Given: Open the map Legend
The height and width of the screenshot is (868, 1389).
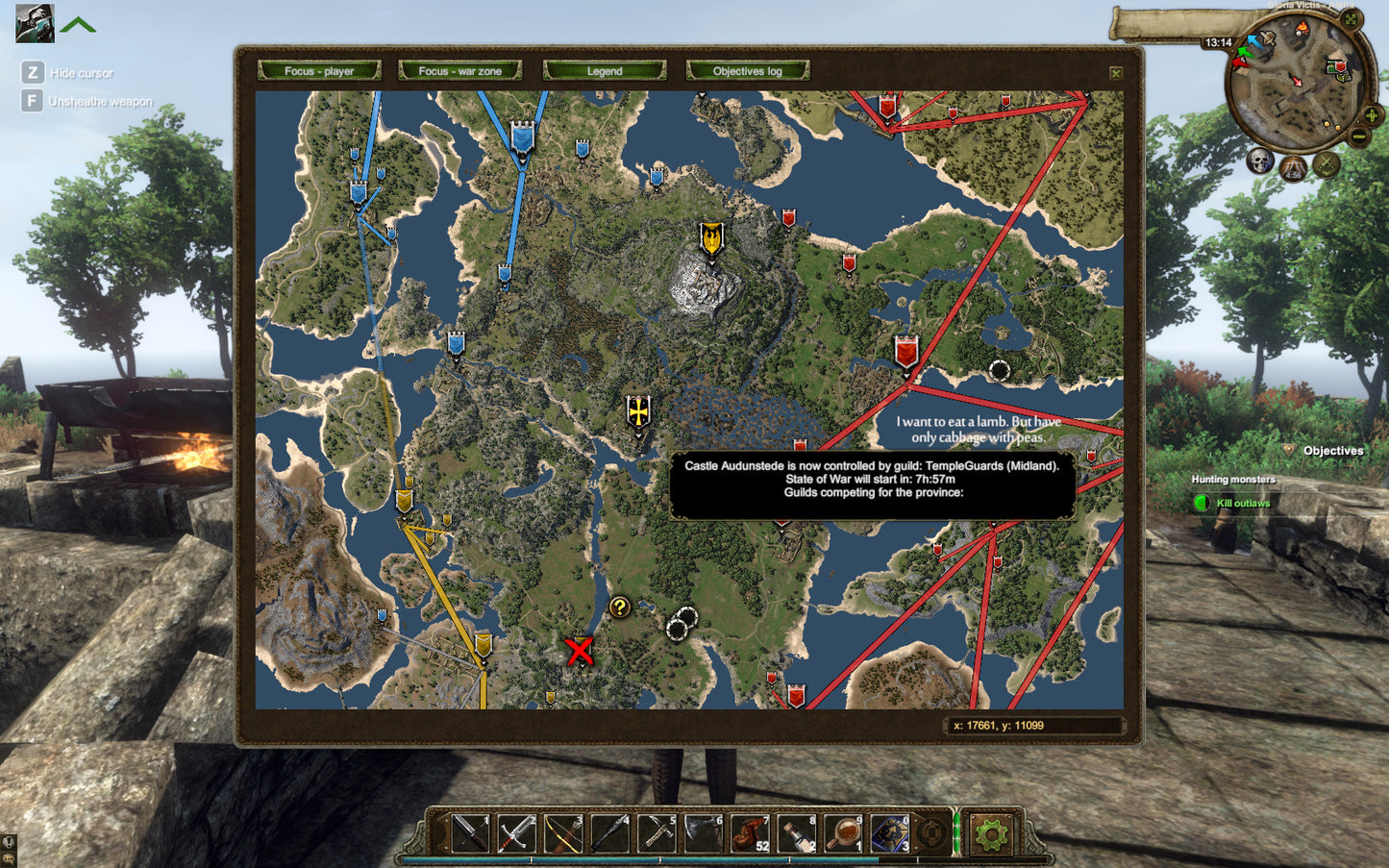Looking at the screenshot, I should click(604, 71).
